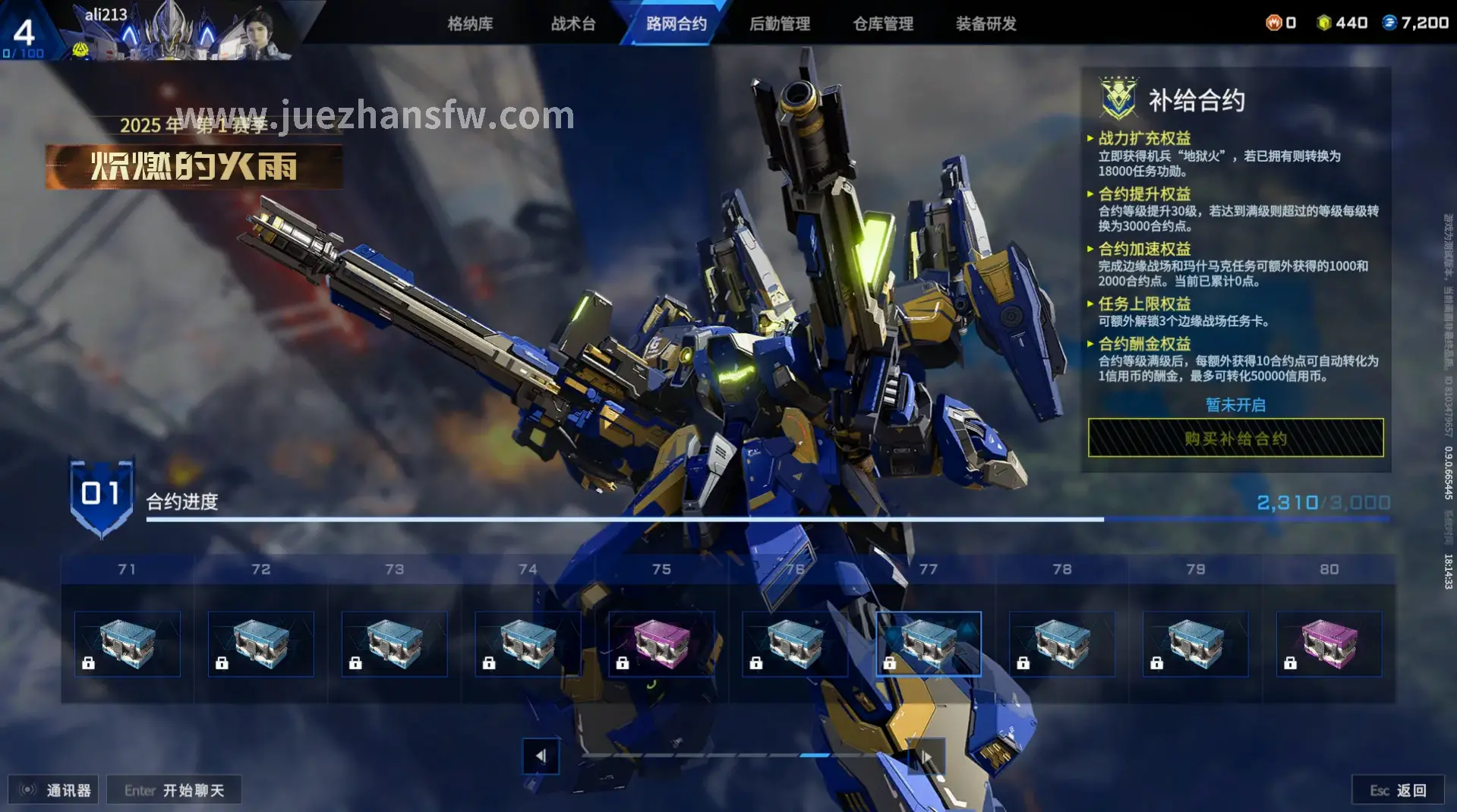Show the previous page of contract rewards

point(541,756)
